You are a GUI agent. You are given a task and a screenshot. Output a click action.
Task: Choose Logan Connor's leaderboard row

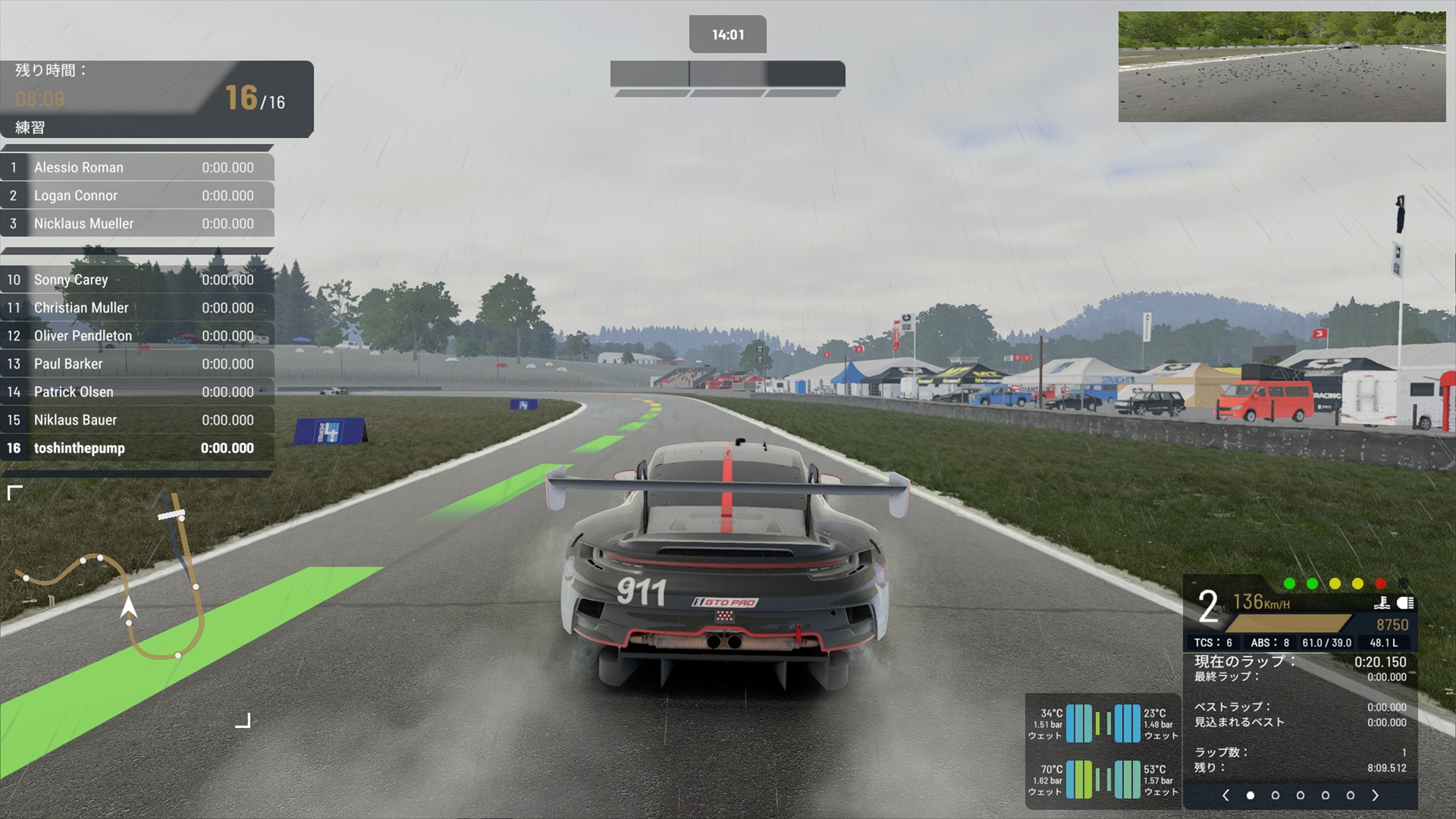point(137,196)
